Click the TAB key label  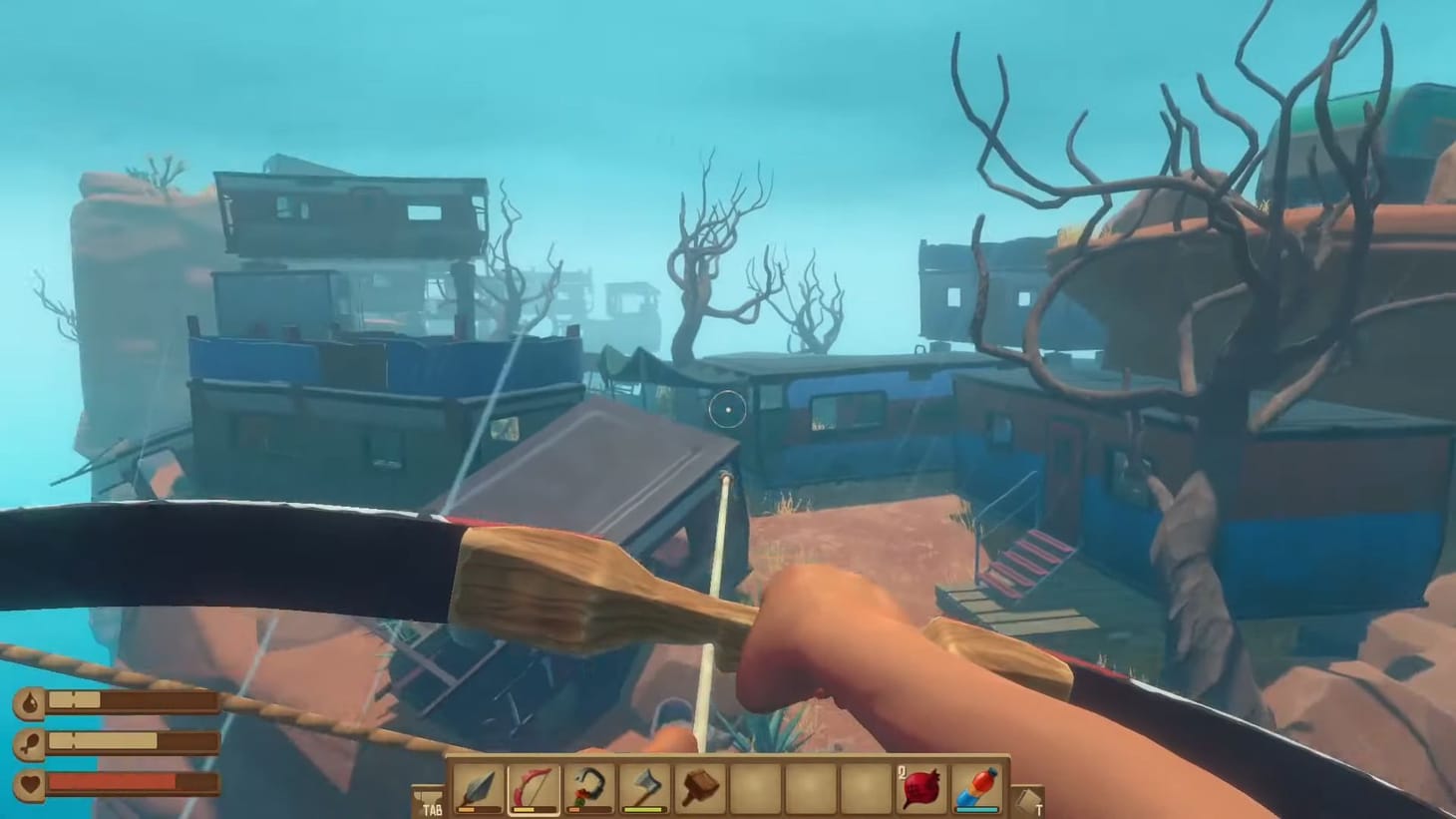click(x=432, y=809)
